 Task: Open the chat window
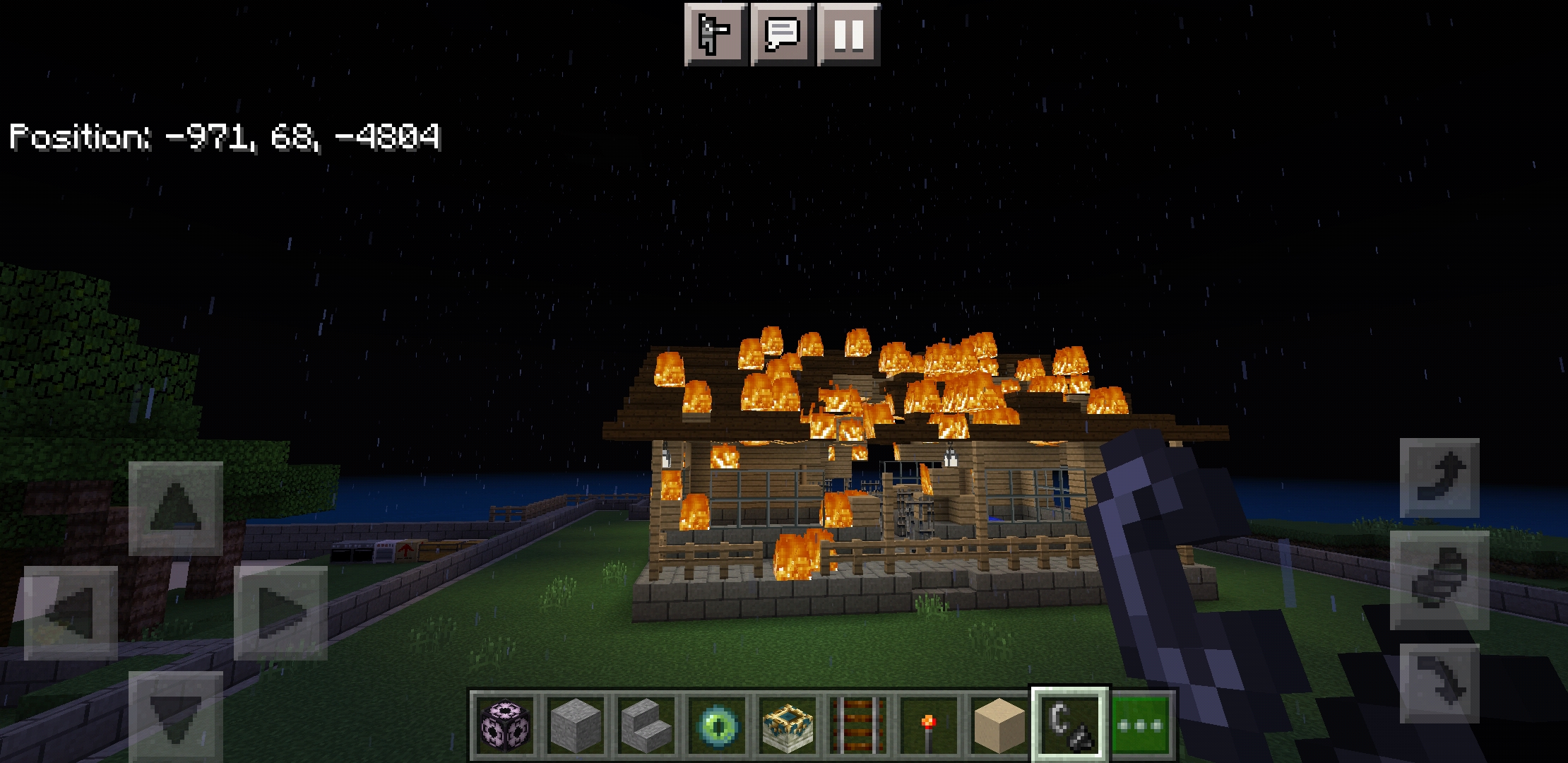coord(782,34)
